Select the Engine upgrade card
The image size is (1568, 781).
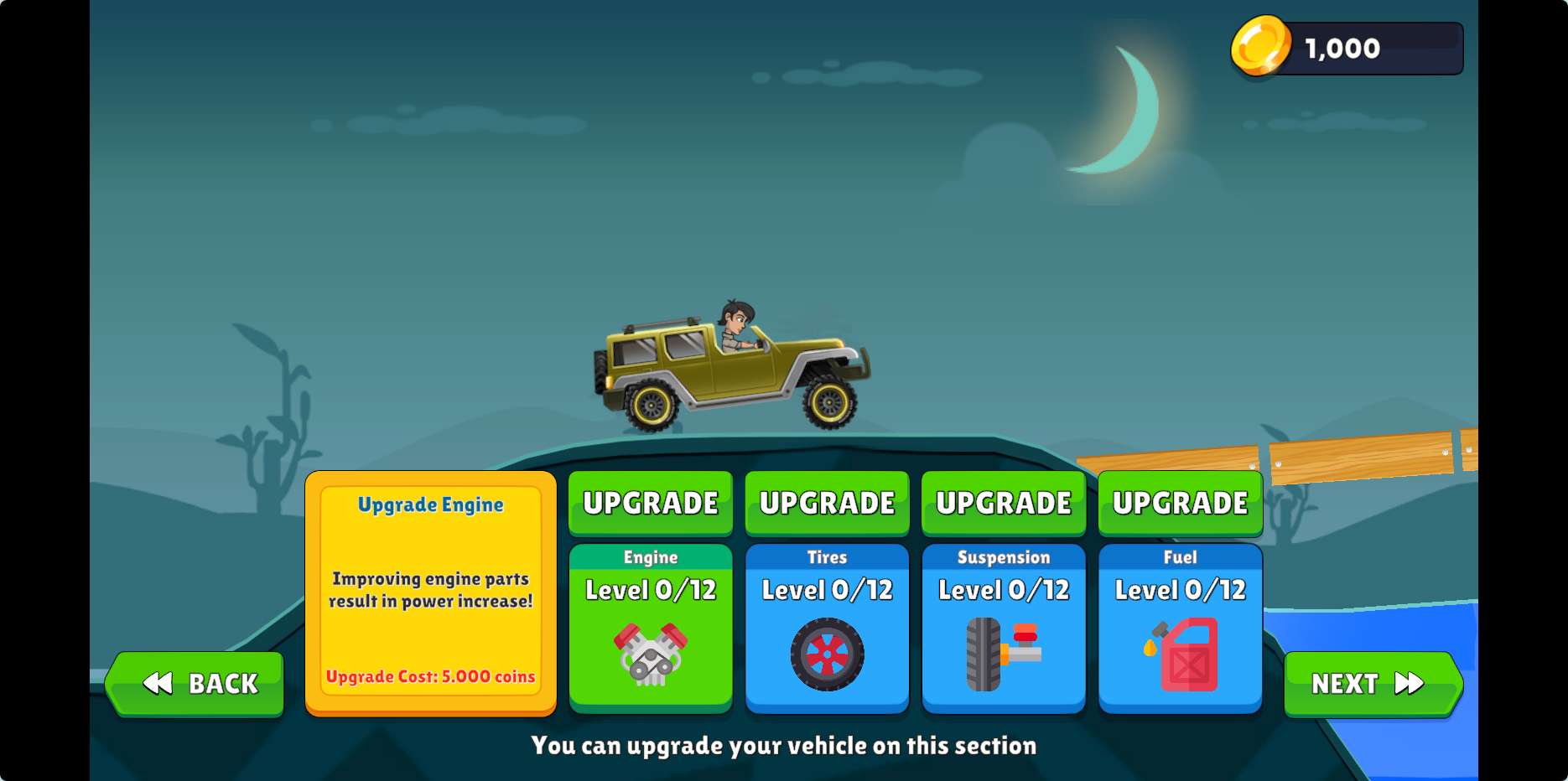pyautogui.click(x=651, y=628)
